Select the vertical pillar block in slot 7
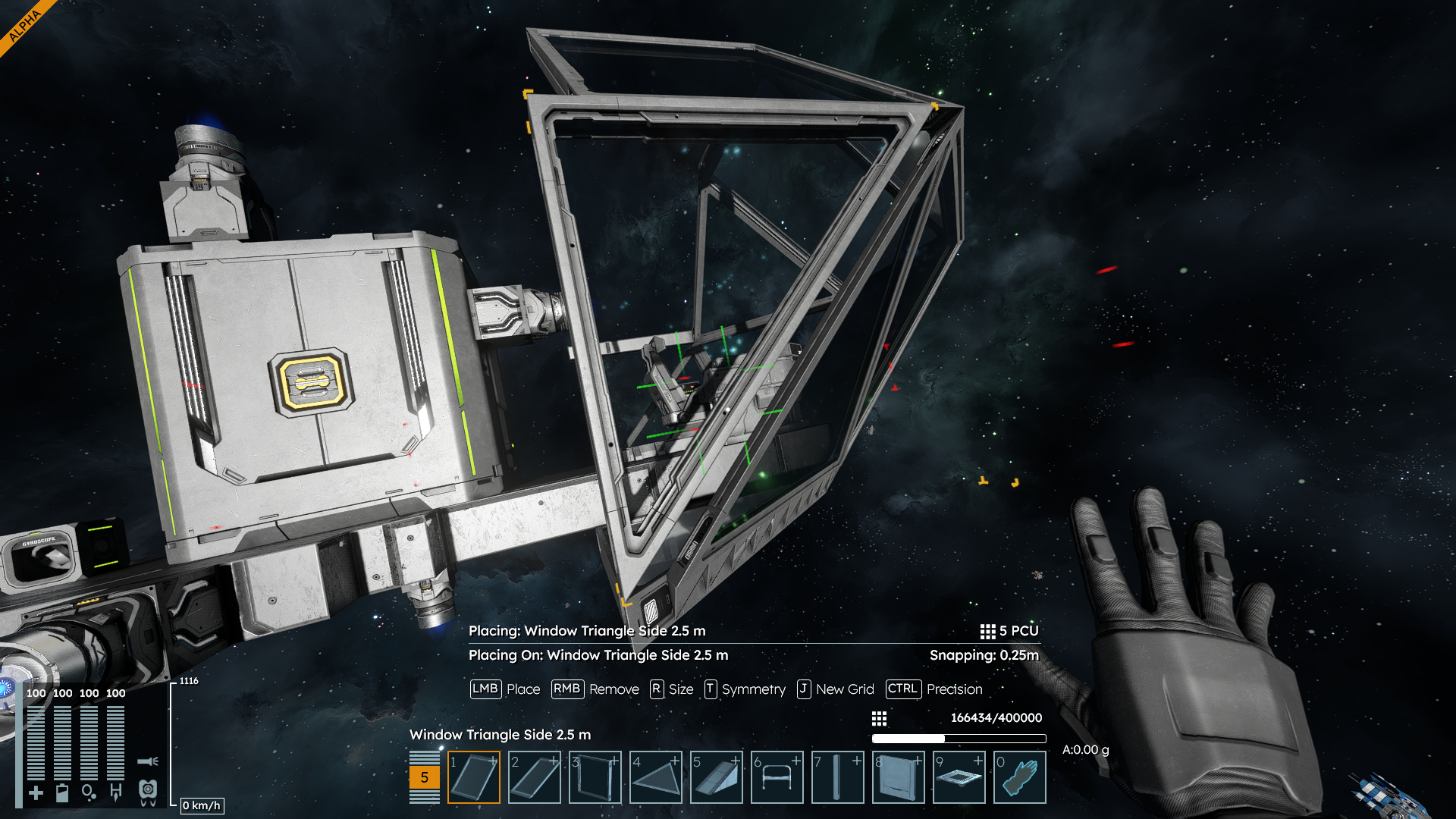Image resolution: width=1456 pixels, height=819 pixels. [x=838, y=777]
